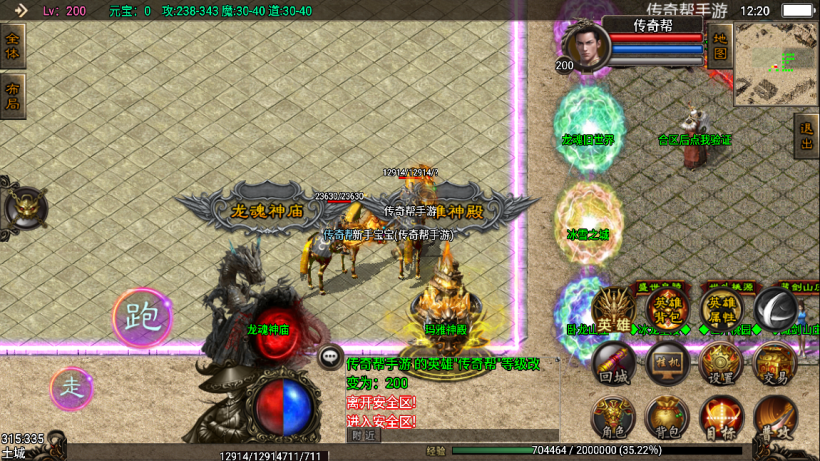Toggle the 跑 run mode button
This screenshot has height=461, width=820.
tap(141, 318)
